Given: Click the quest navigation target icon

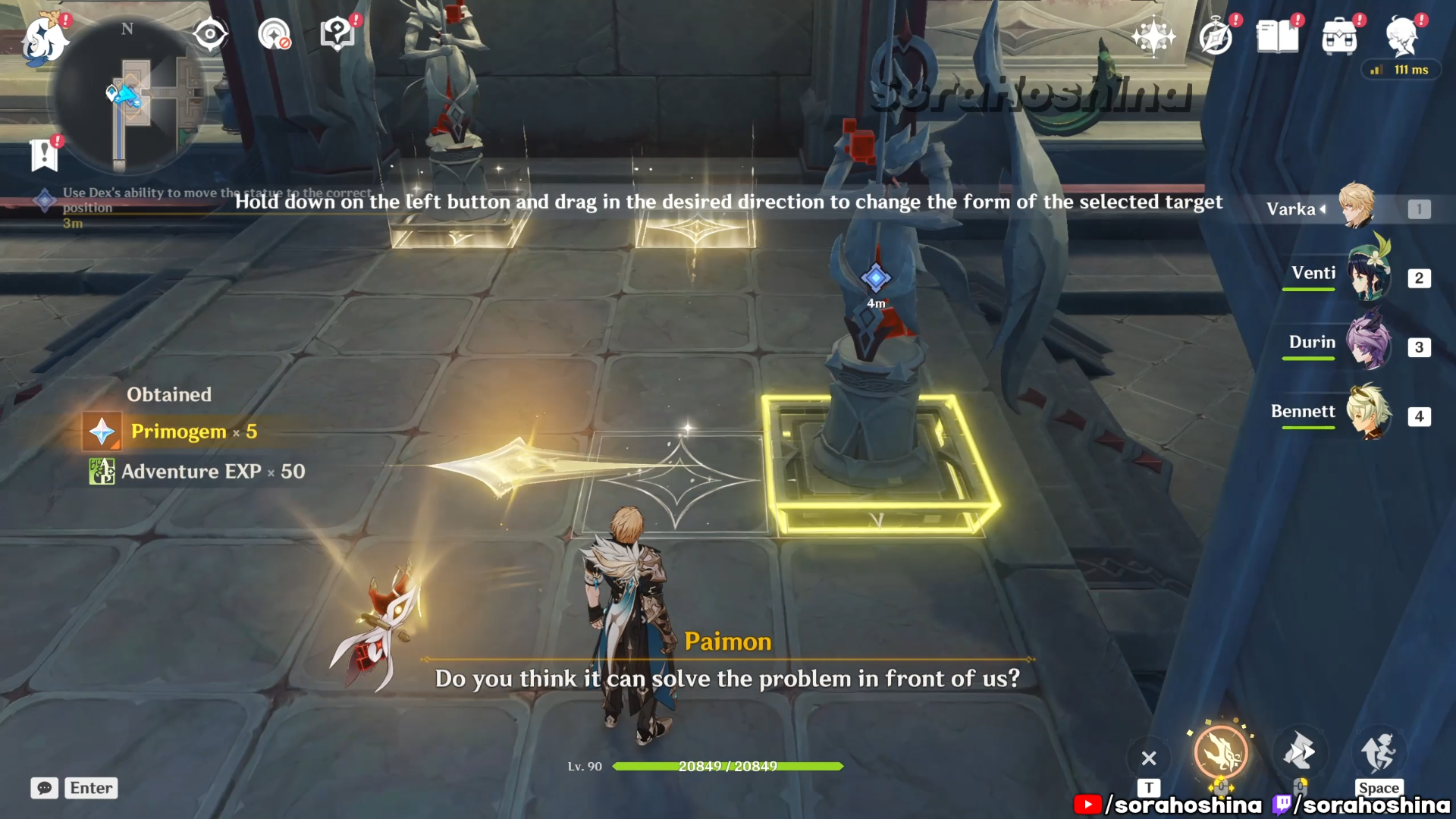Looking at the screenshot, I should [x=210, y=34].
